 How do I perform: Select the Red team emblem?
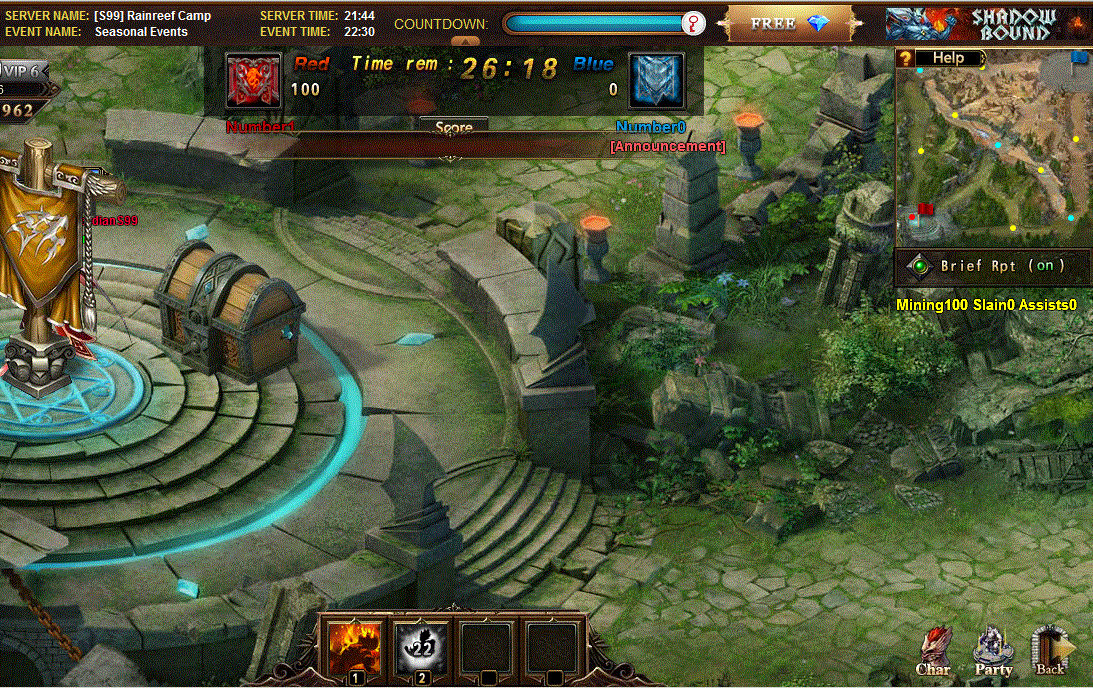pyautogui.click(x=254, y=81)
